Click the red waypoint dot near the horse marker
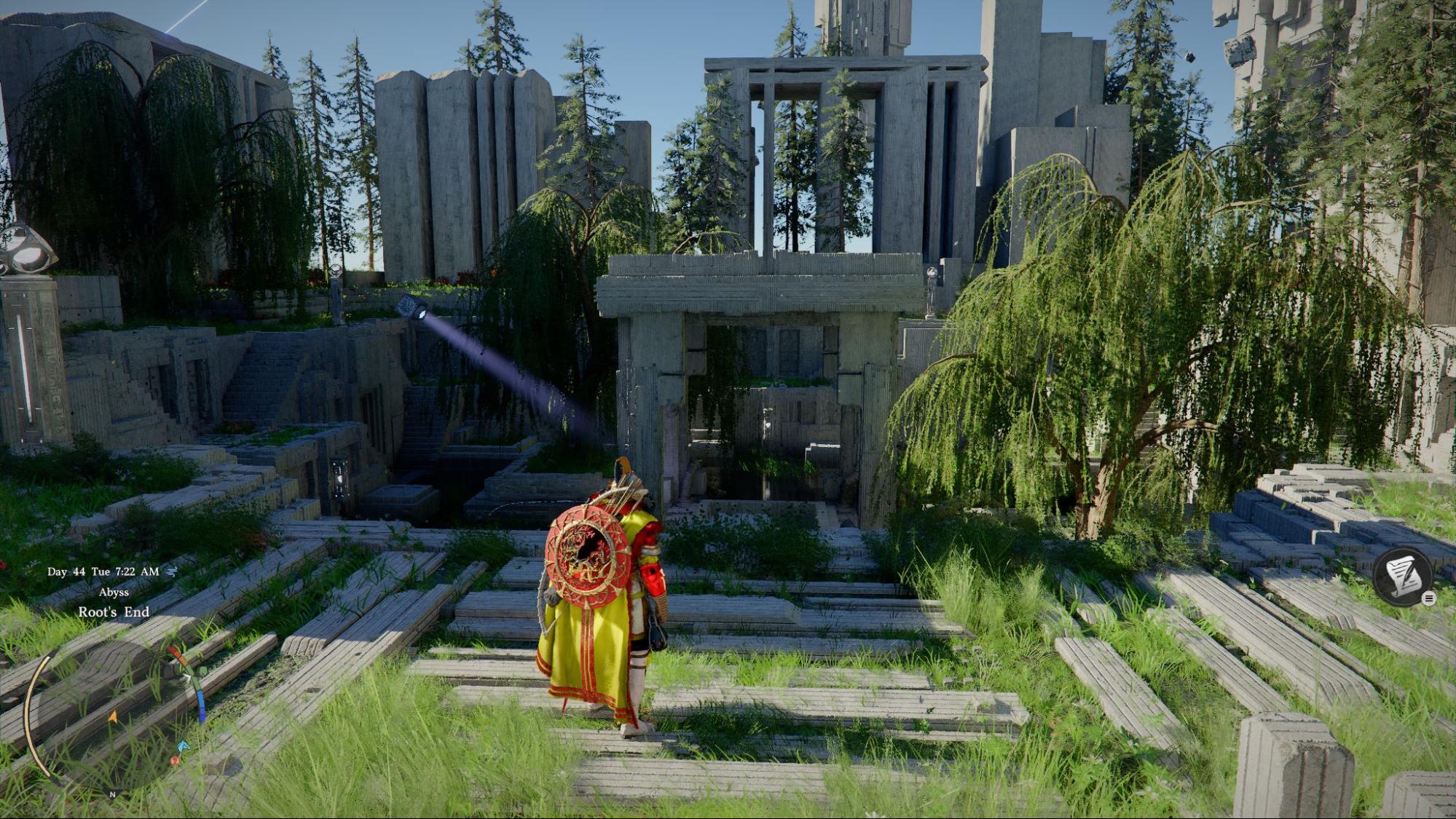Screen dimensions: 1456x819 [175, 761]
